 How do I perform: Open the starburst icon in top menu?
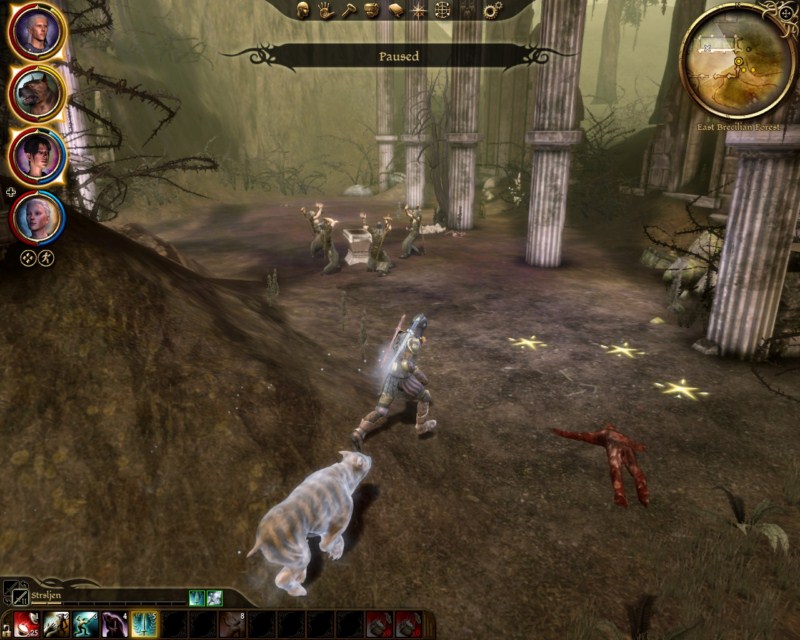pyautogui.click(x=418, y=10)
